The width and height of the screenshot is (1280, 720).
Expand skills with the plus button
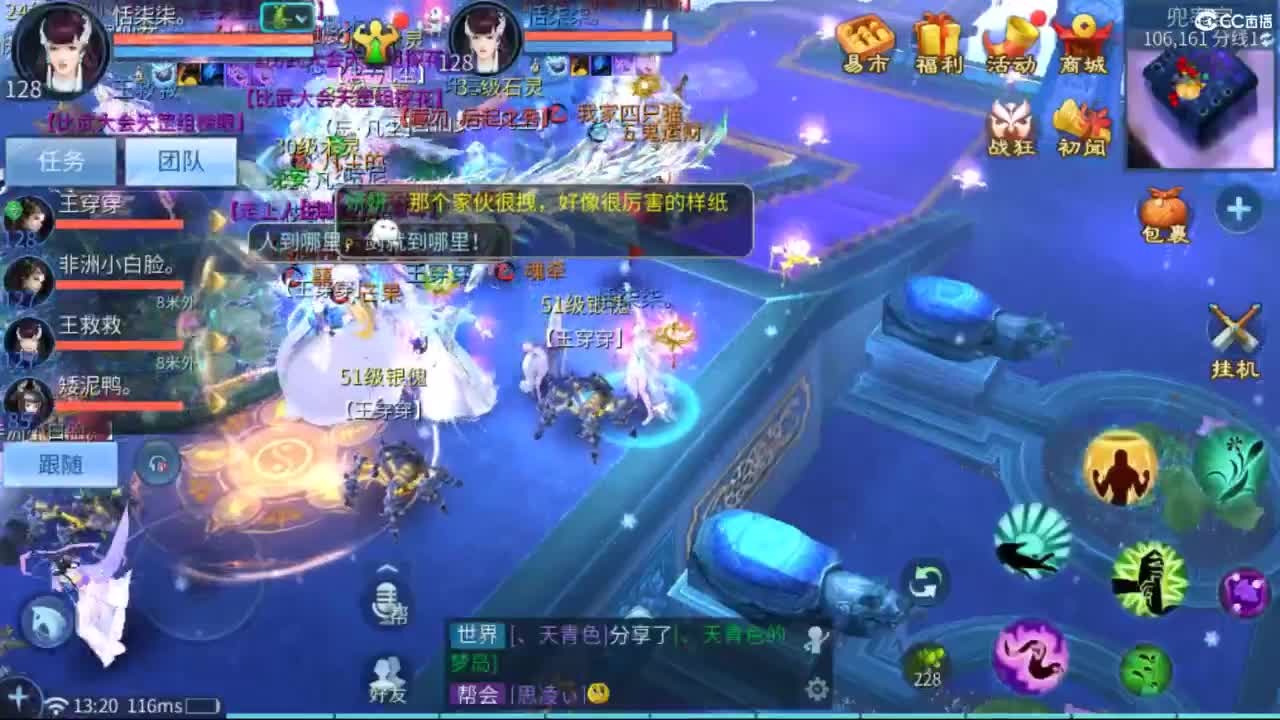tap(1238, 207)
